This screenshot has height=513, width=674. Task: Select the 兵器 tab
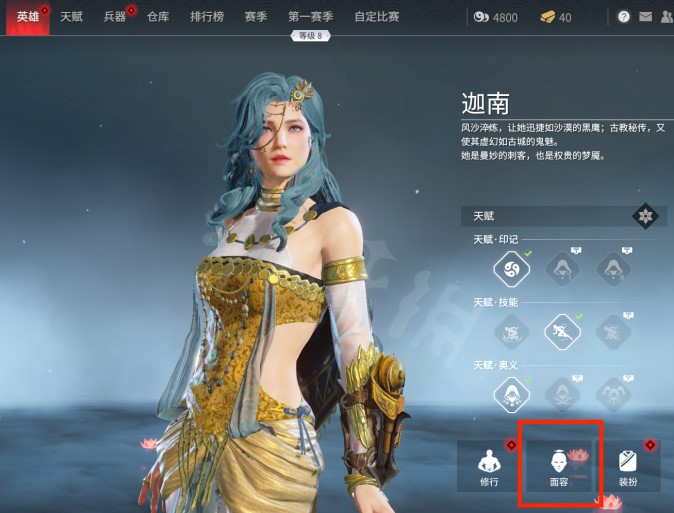115,17
